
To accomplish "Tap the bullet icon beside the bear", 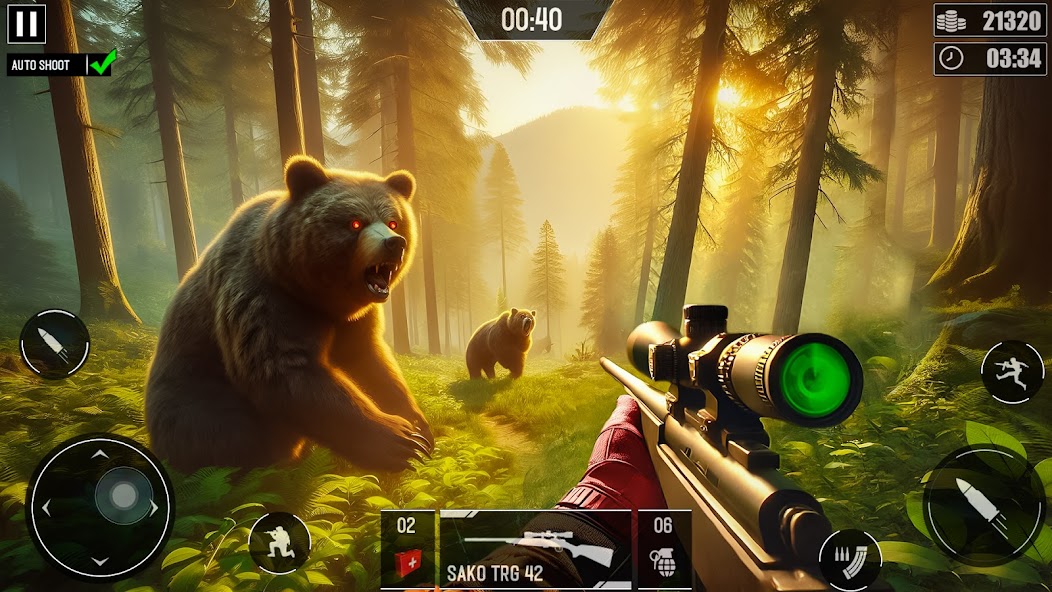I will pyautogui.click(x=55, y=344).
